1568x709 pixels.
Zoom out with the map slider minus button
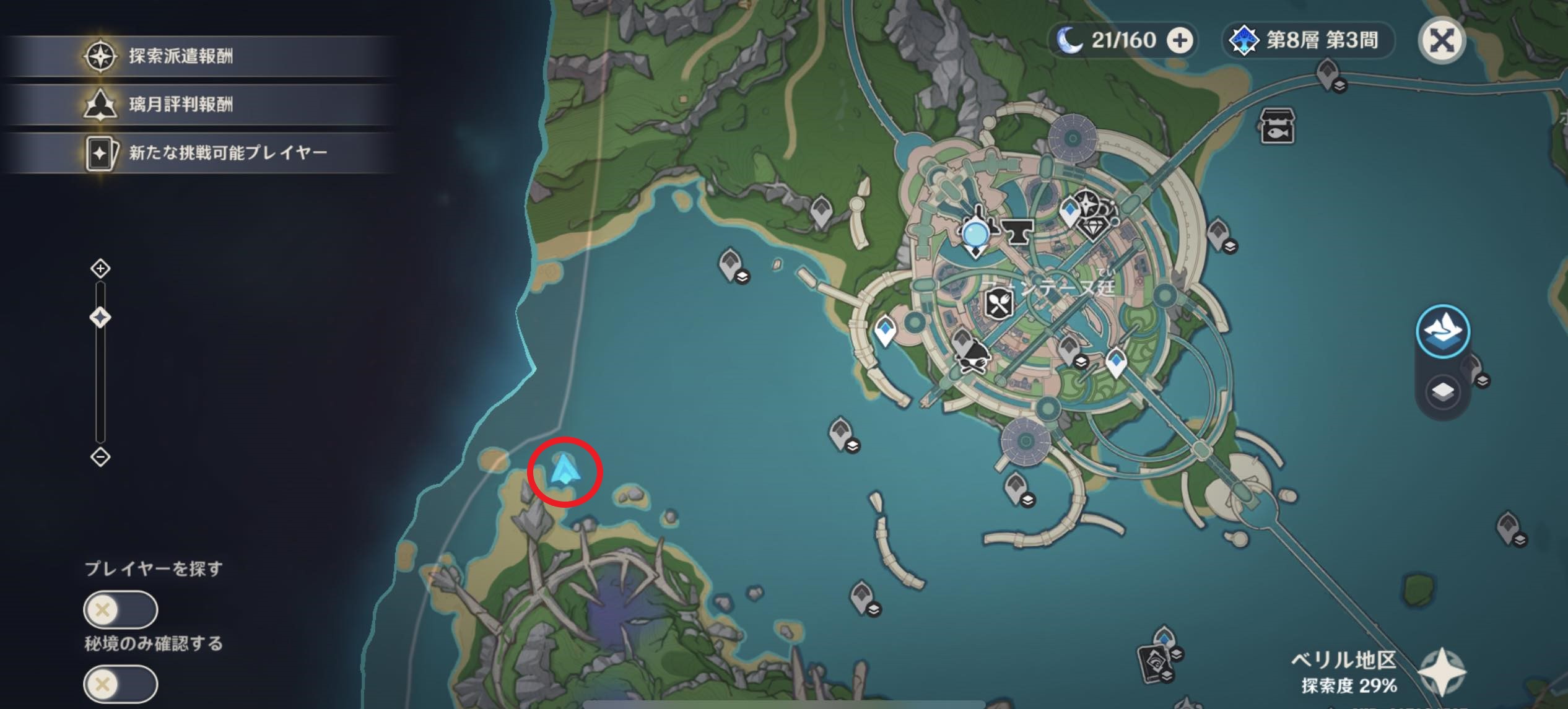(x=100, y=457)
